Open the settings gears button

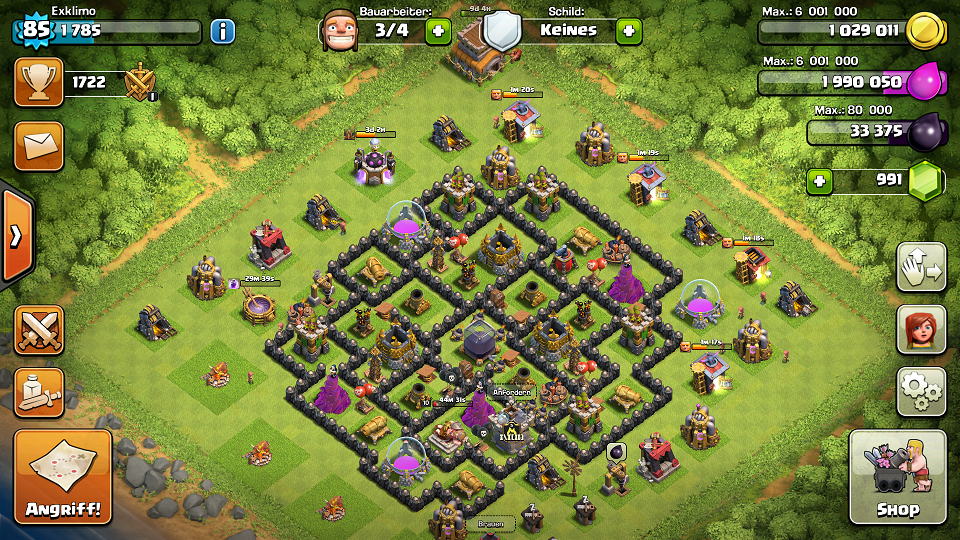click(x=921, y=391)
